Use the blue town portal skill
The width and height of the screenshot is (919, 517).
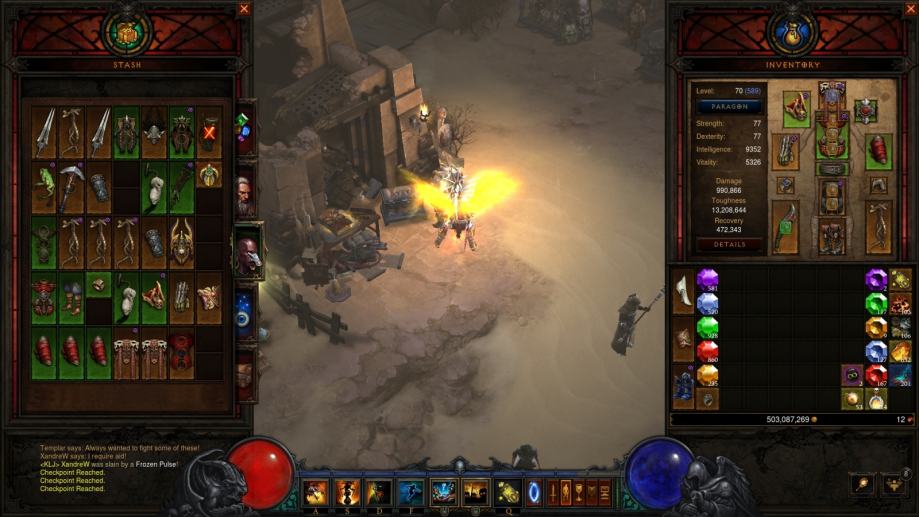click(x=531, y=492)
